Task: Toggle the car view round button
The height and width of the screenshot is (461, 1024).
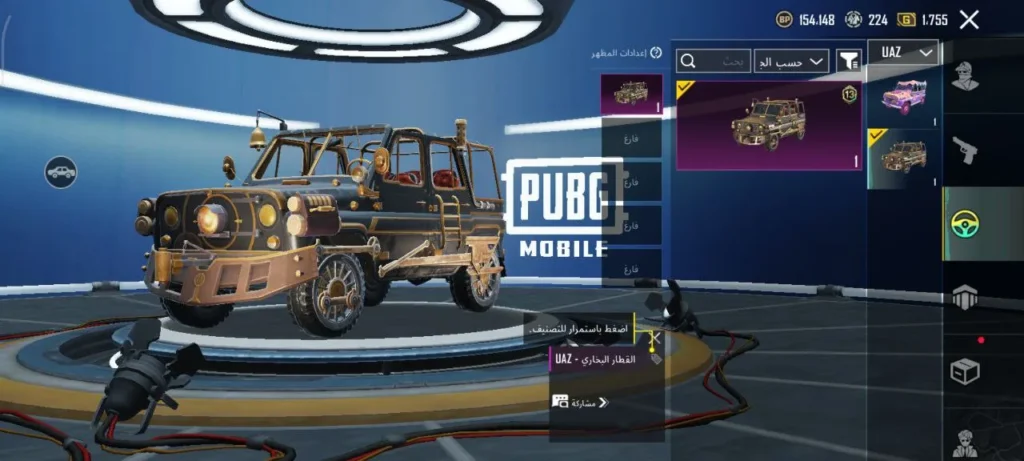Action: [x=61, y=172]
